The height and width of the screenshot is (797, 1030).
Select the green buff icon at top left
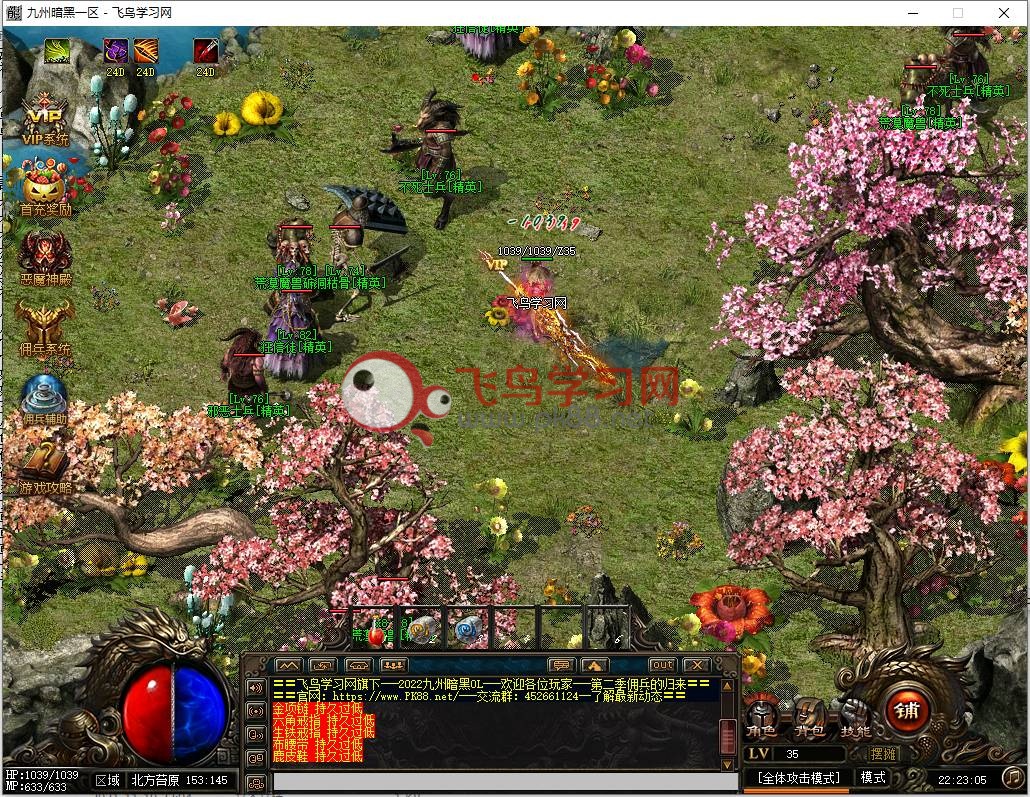[58, 50]
